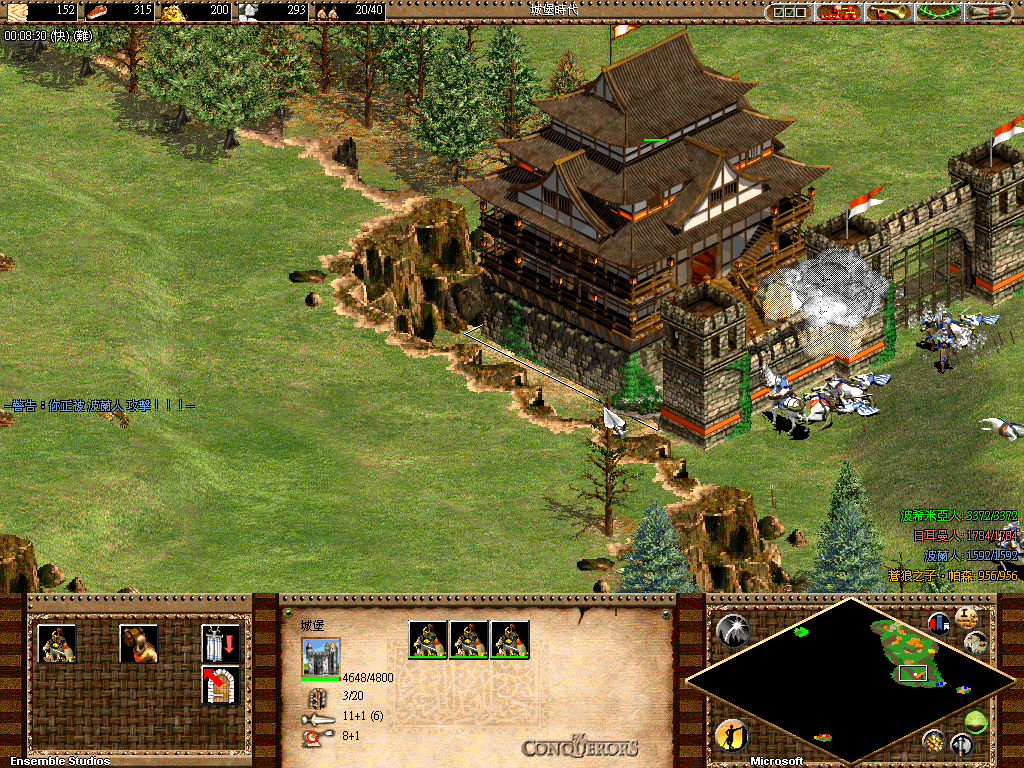
Task: Toggle the advanced statistics banner button
Action: pyautogui.click(x=939, y=623)
